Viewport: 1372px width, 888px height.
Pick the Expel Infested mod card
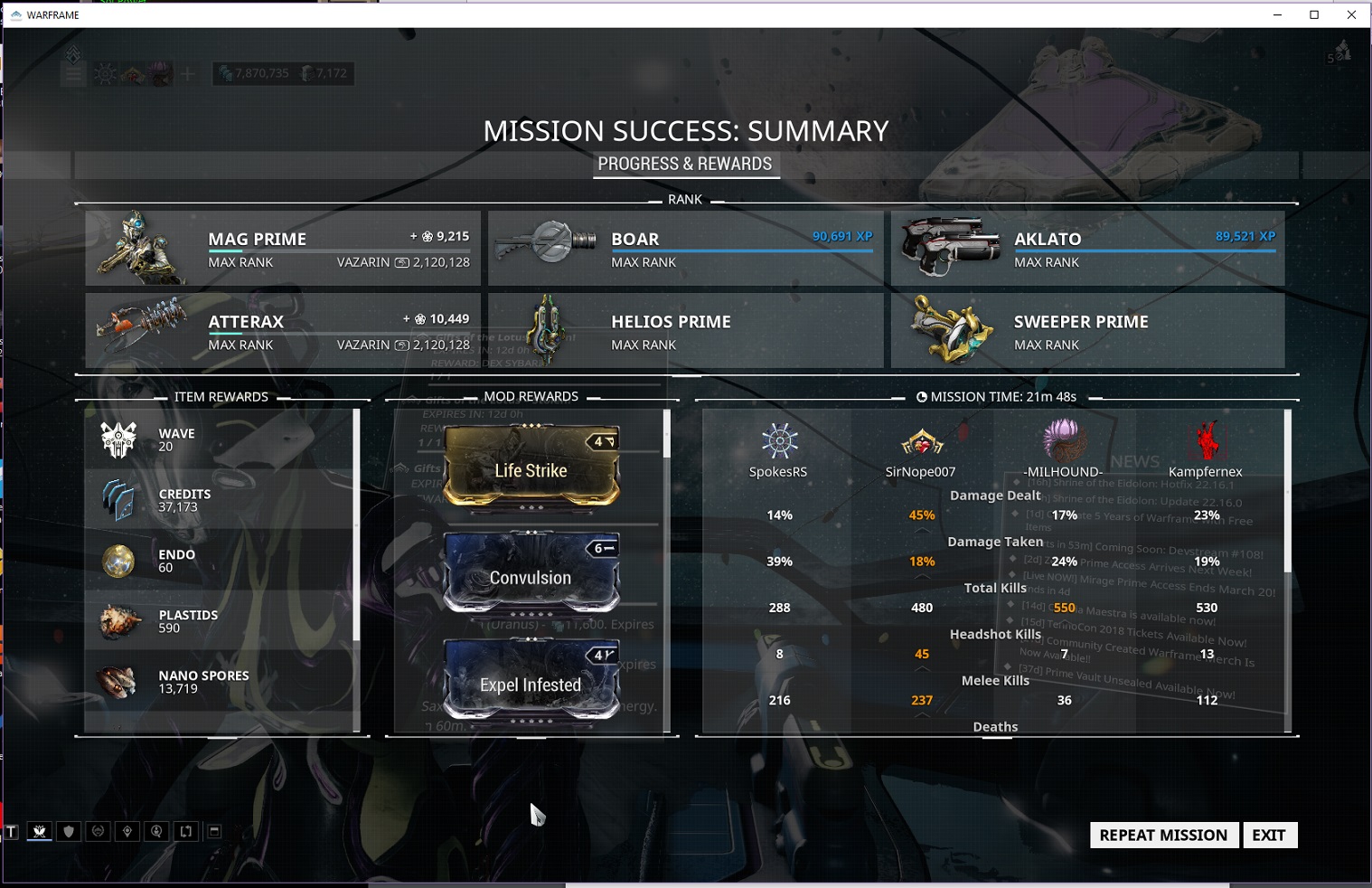[531, 681]
